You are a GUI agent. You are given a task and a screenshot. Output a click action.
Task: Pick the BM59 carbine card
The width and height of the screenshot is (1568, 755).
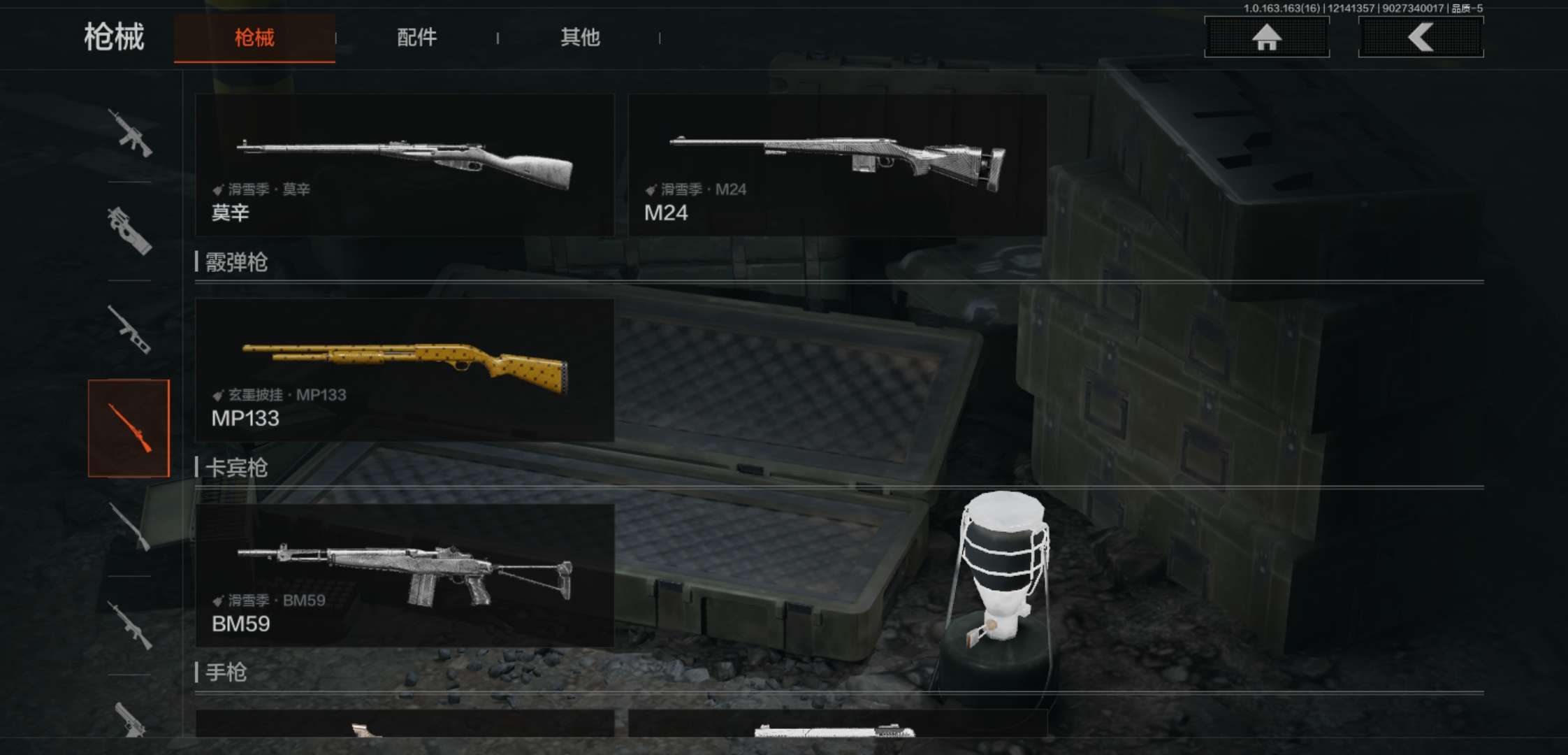pyautogui.click(x=405, y=575)
